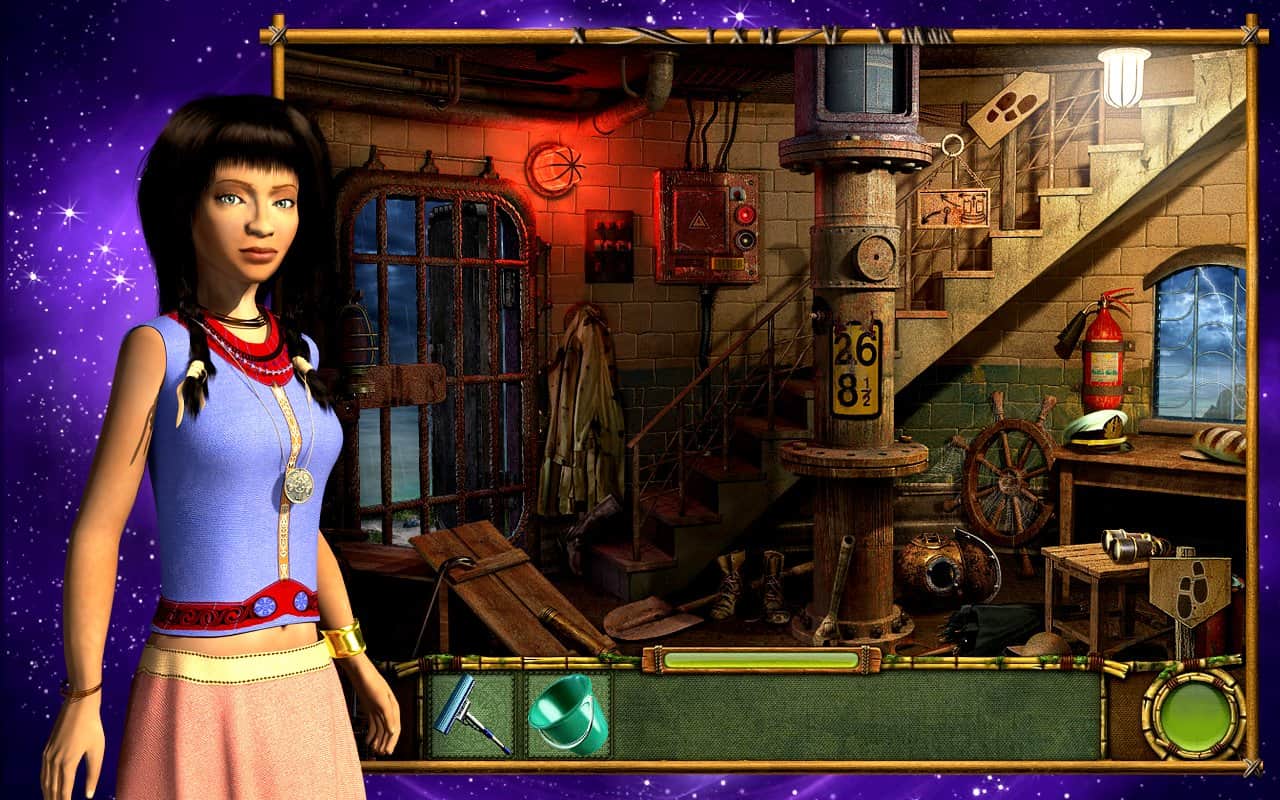Pick the green bucket inventory slot

(567, 714)
